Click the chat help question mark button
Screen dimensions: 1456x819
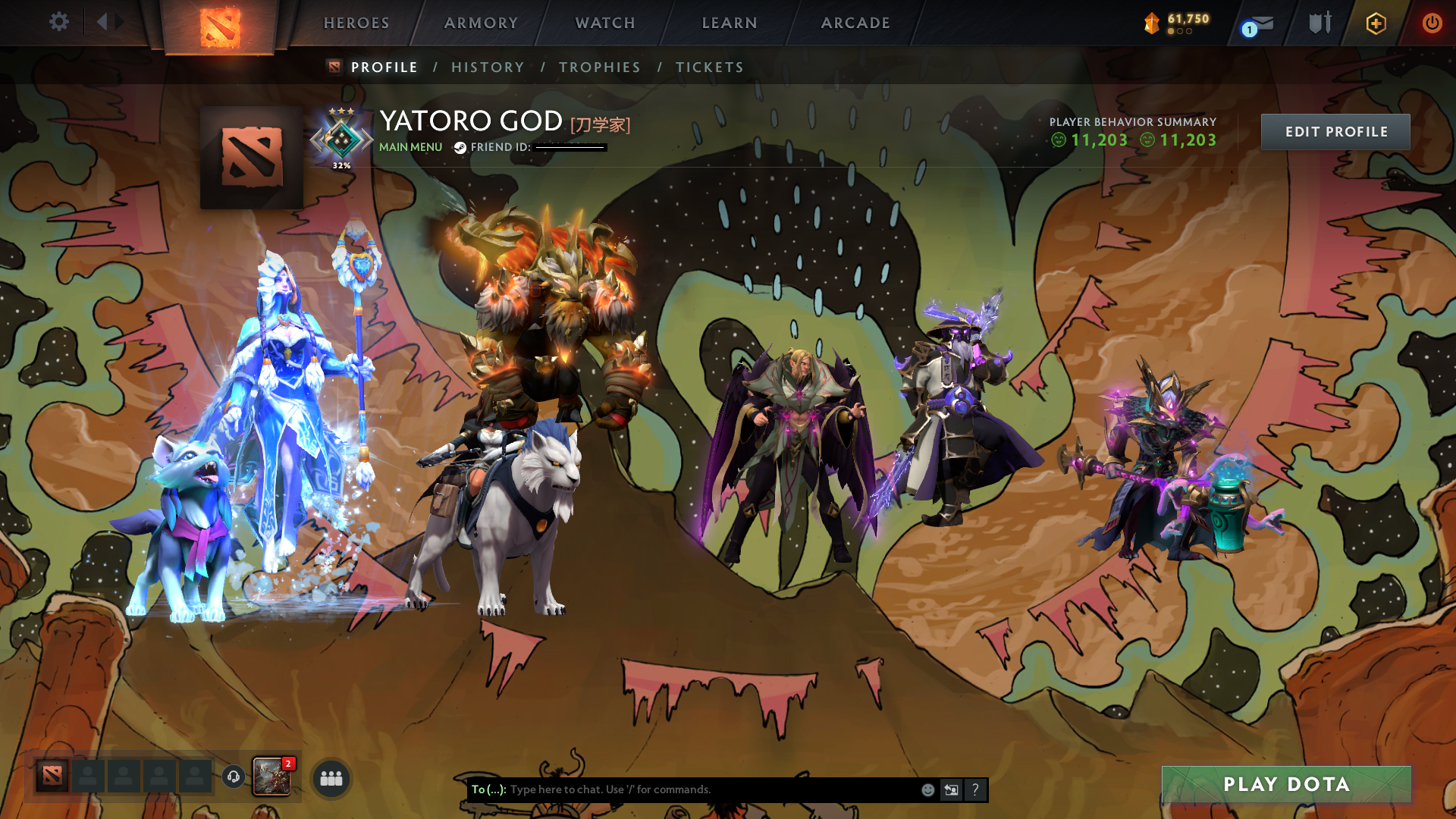point(975,789)
